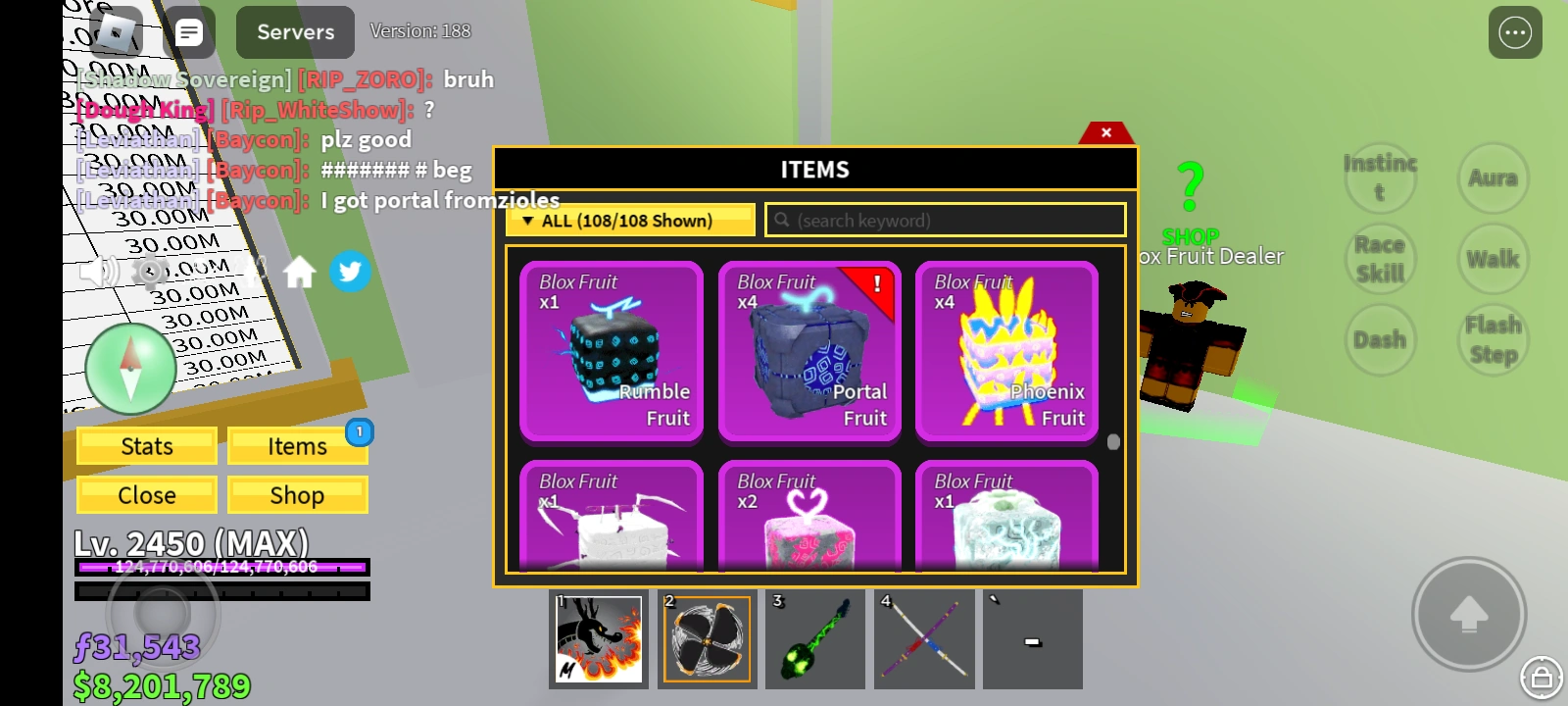
Task: Activate the Flash Step ability
Action: [x=1492, y=338]
